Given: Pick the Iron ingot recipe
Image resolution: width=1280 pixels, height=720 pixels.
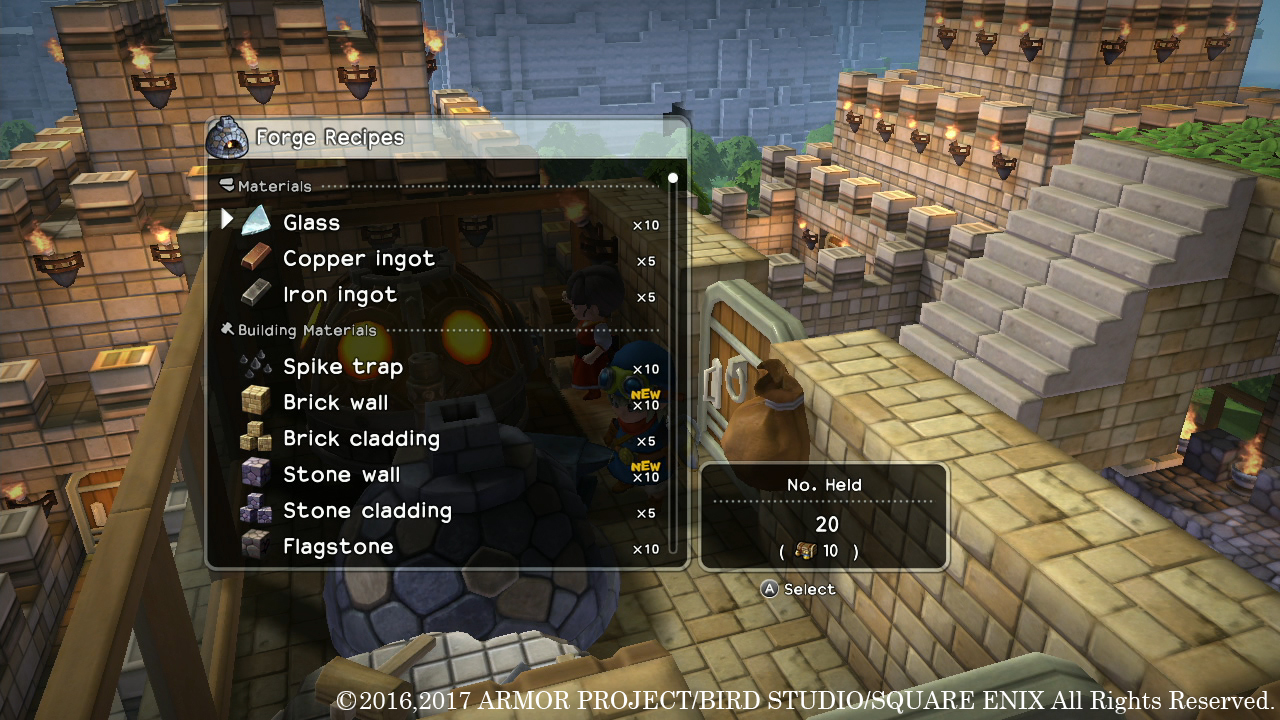Looking at the screenshot, I should (339, 295).
